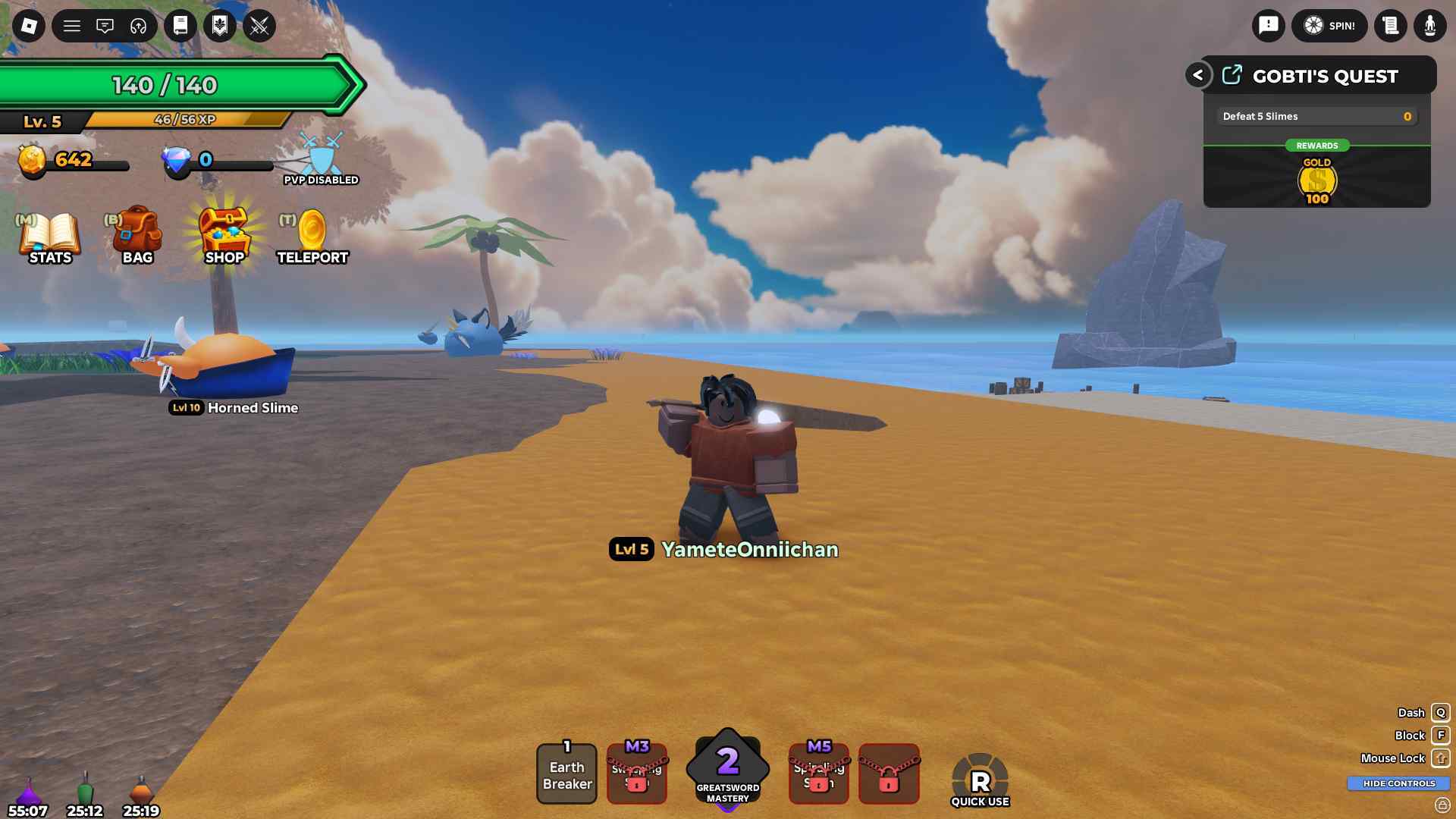Image resolution: width=1456 pixels, height=819 pixels.
Task: Toggle the in-game chat bubble
Action: tap(105, 25)
